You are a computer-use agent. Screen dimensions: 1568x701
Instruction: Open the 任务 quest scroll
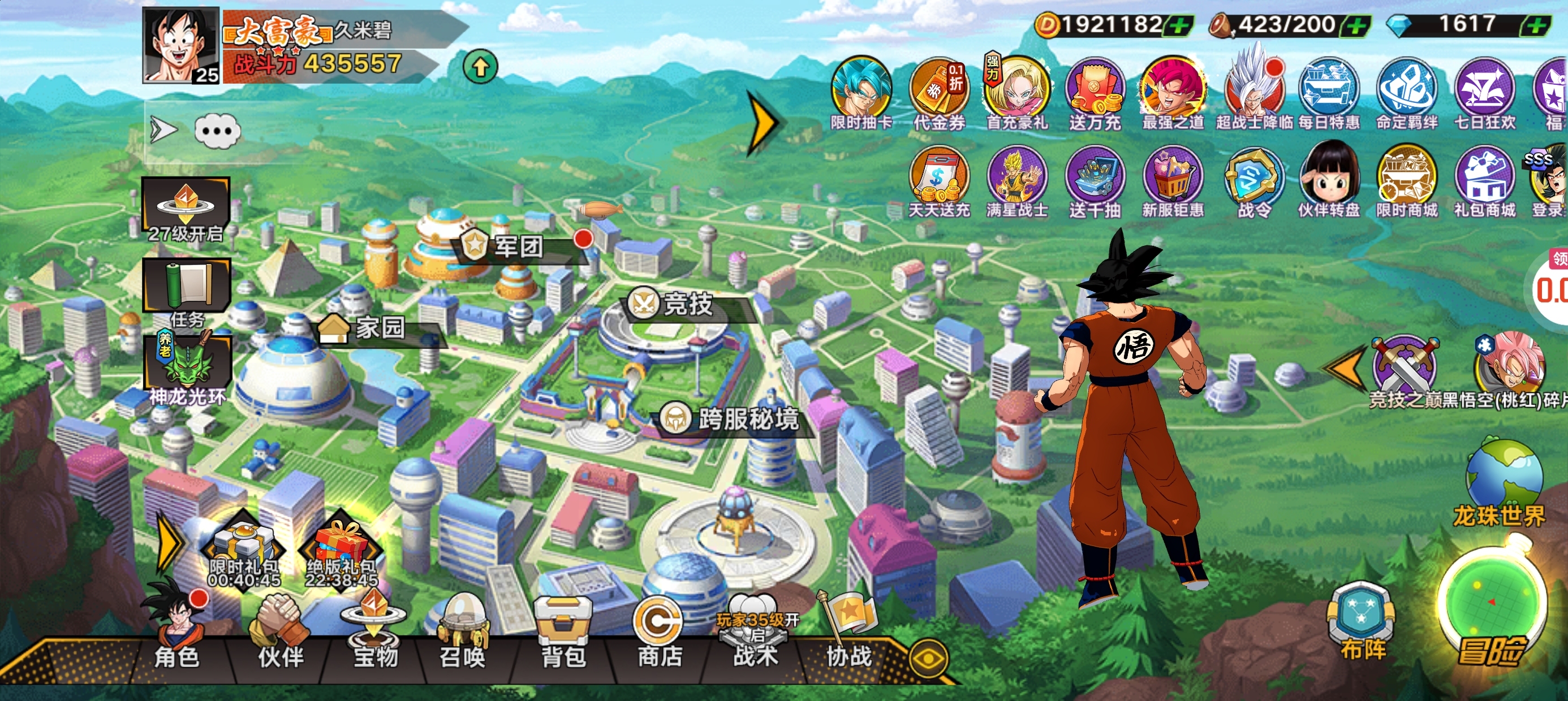186,289
